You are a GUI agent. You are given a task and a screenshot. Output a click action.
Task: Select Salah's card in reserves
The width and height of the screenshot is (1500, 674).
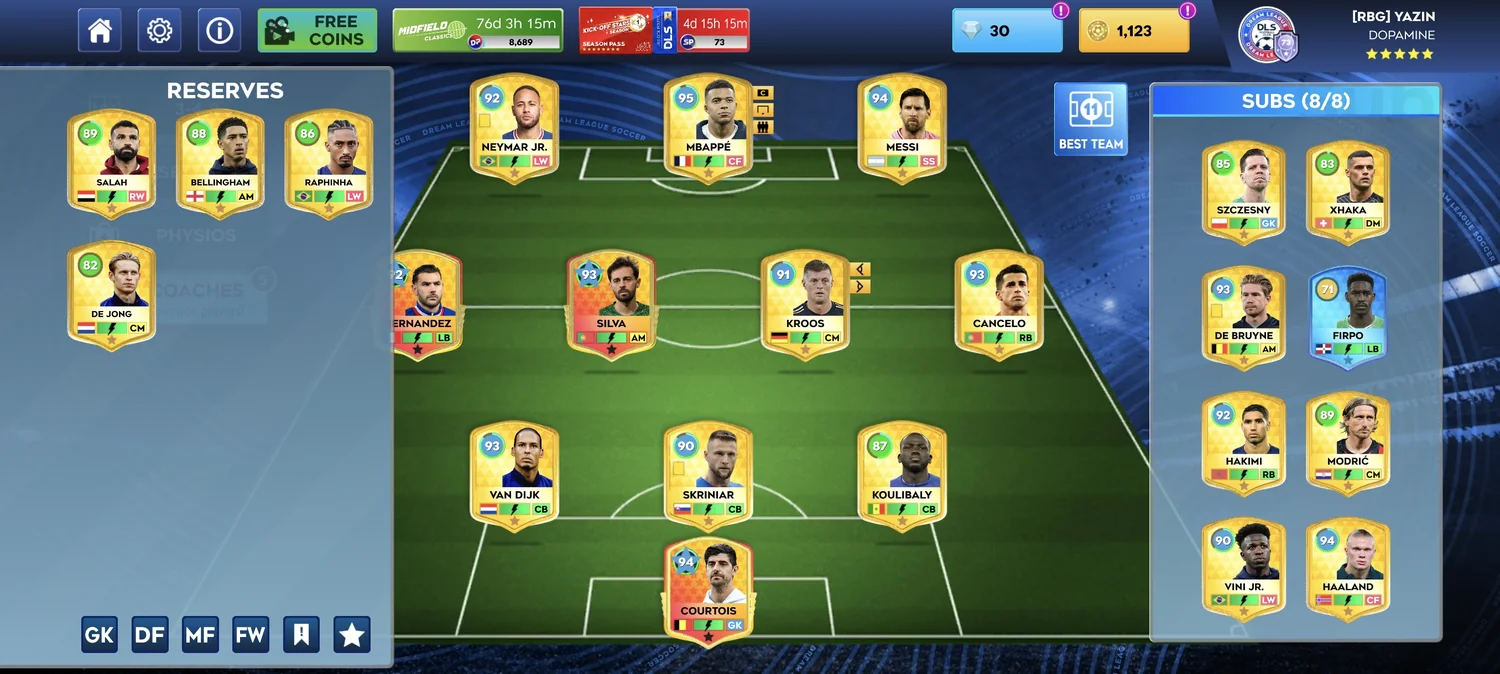click(x=112, y=162)
